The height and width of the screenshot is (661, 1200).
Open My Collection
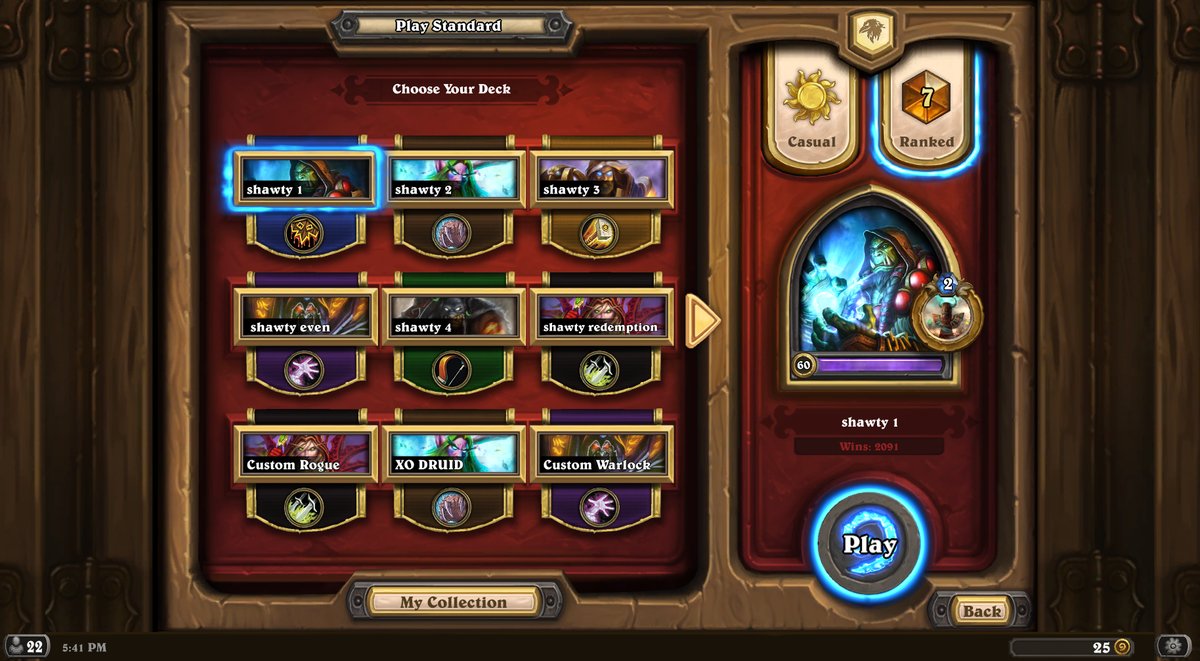tap(454, 602)
